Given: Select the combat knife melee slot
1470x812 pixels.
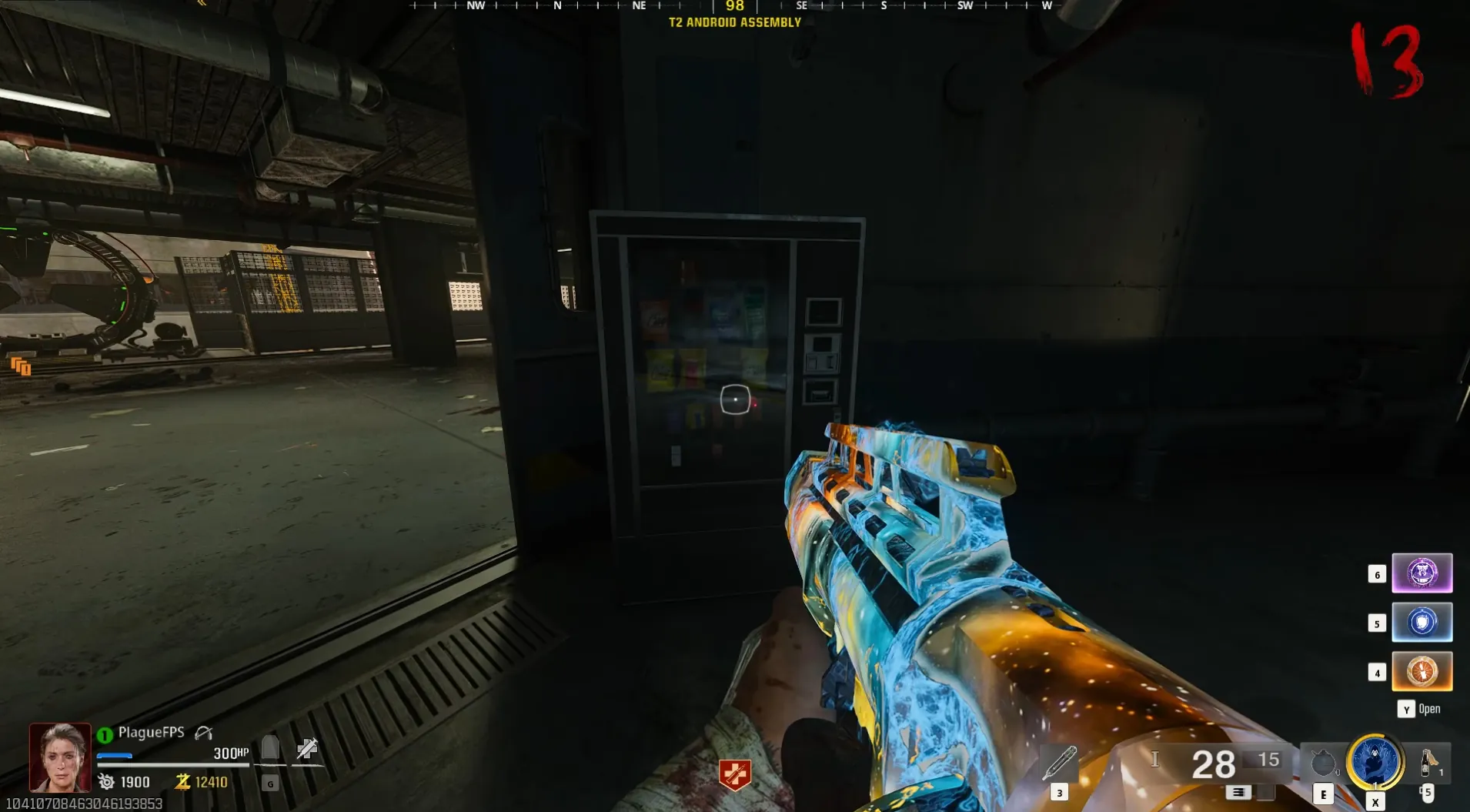Looking at the screenshot, I should pos(1060,763).
